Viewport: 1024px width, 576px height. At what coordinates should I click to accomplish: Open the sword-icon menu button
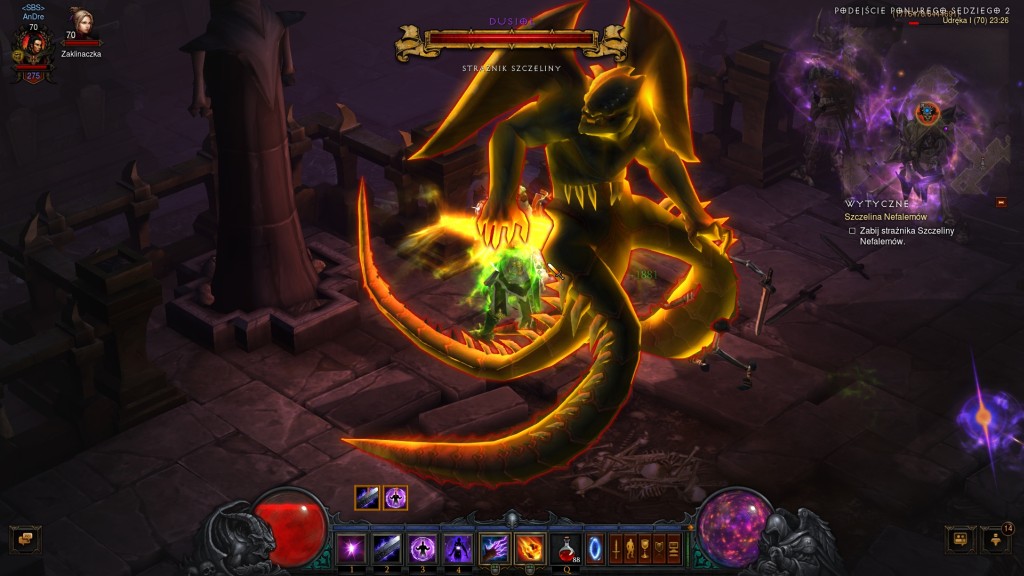(x=616, y=547)
